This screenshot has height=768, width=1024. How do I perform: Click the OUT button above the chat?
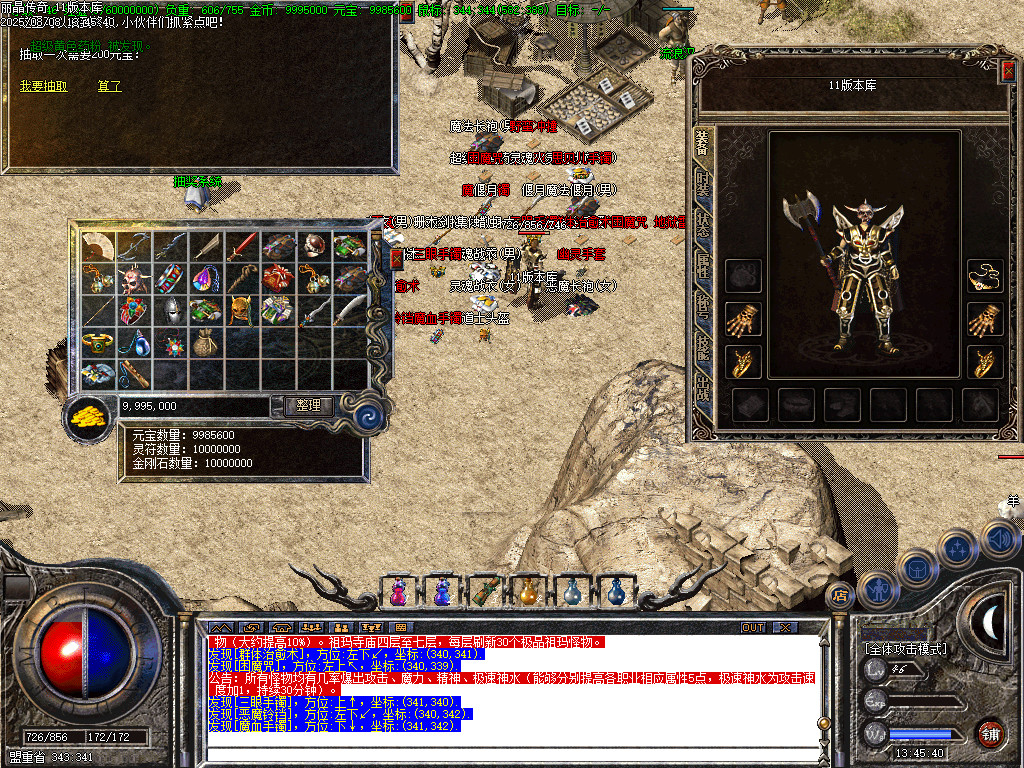[753, 627]
